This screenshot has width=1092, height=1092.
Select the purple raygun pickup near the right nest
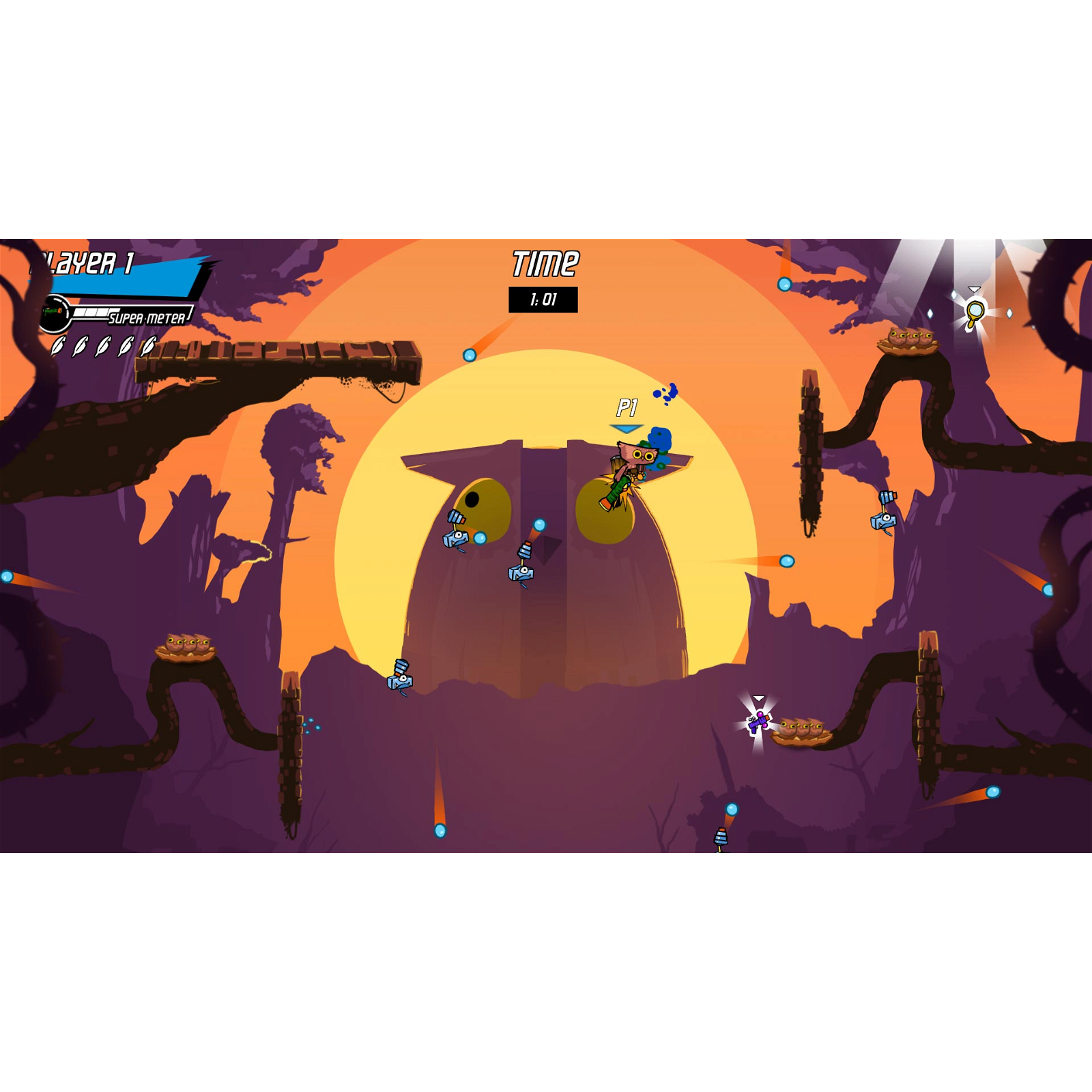(x=758, y=723)
